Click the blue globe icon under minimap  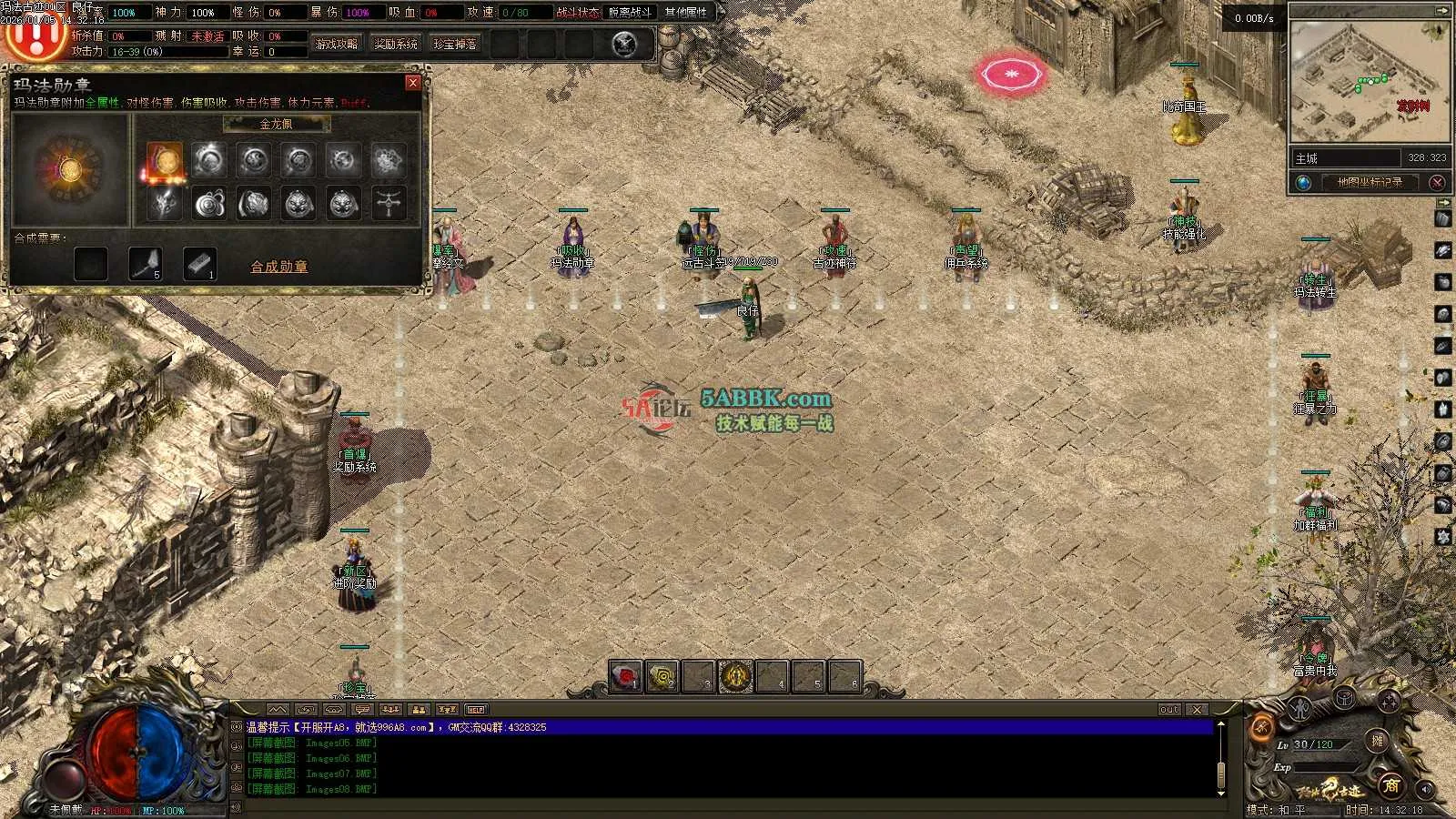point(1304,182)
